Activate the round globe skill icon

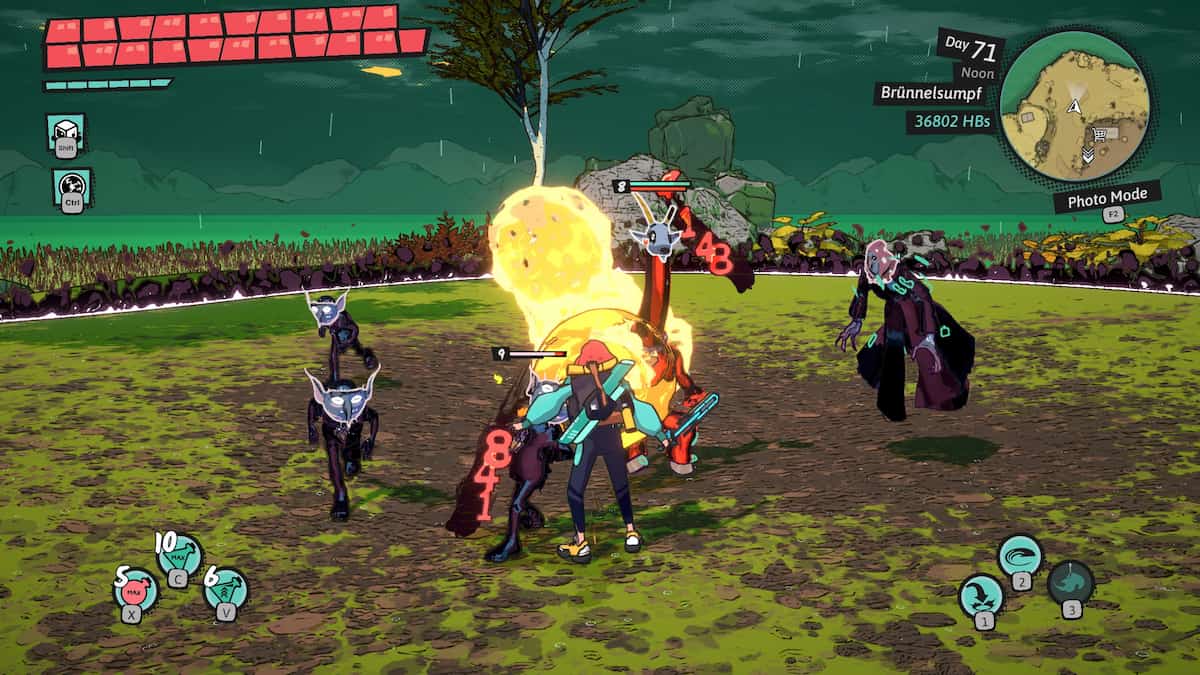tap(72, 187)
